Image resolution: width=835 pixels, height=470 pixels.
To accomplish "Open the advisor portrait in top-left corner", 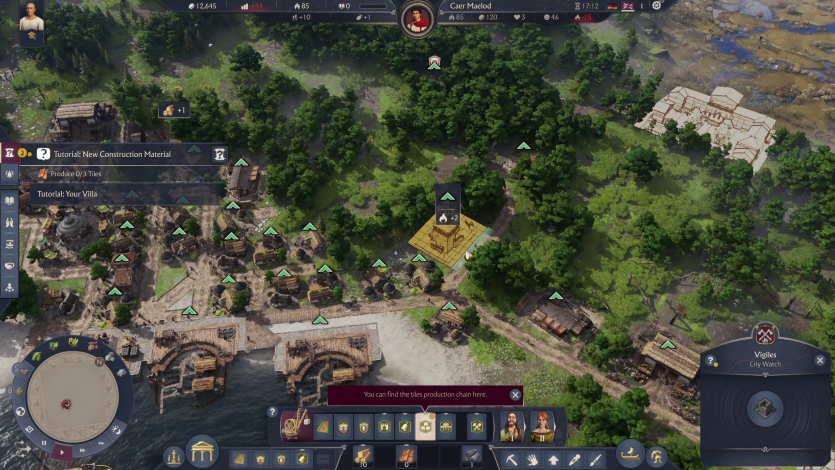I will (x=31, y=22).
